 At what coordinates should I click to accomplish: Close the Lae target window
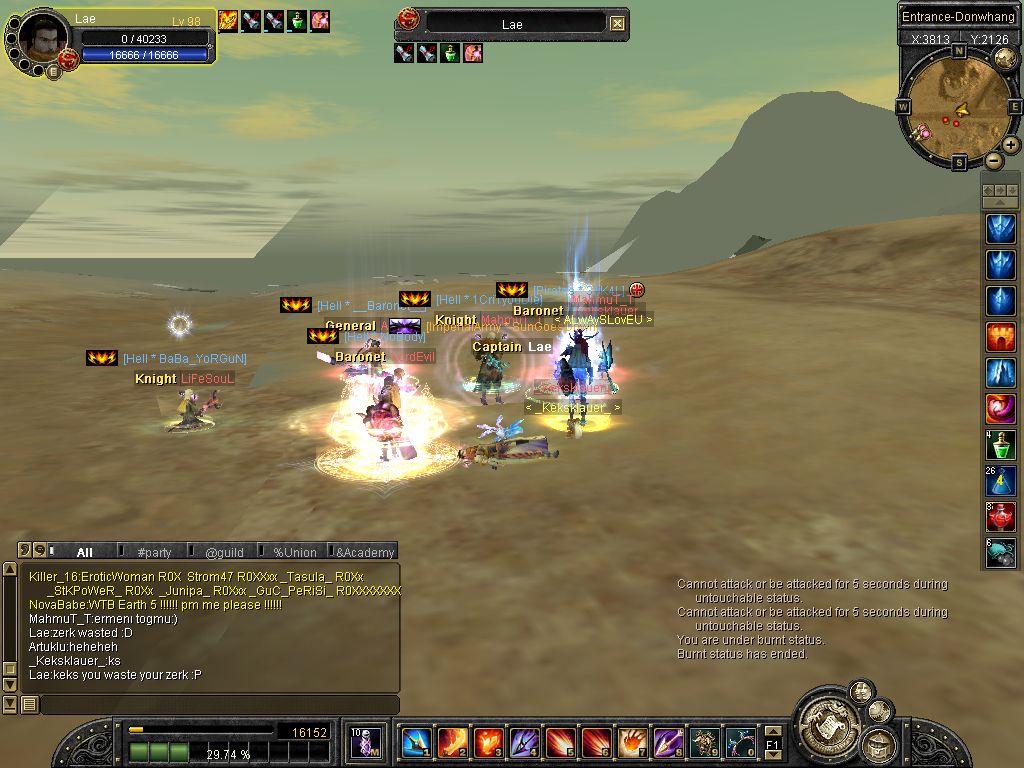pos(618,23)
